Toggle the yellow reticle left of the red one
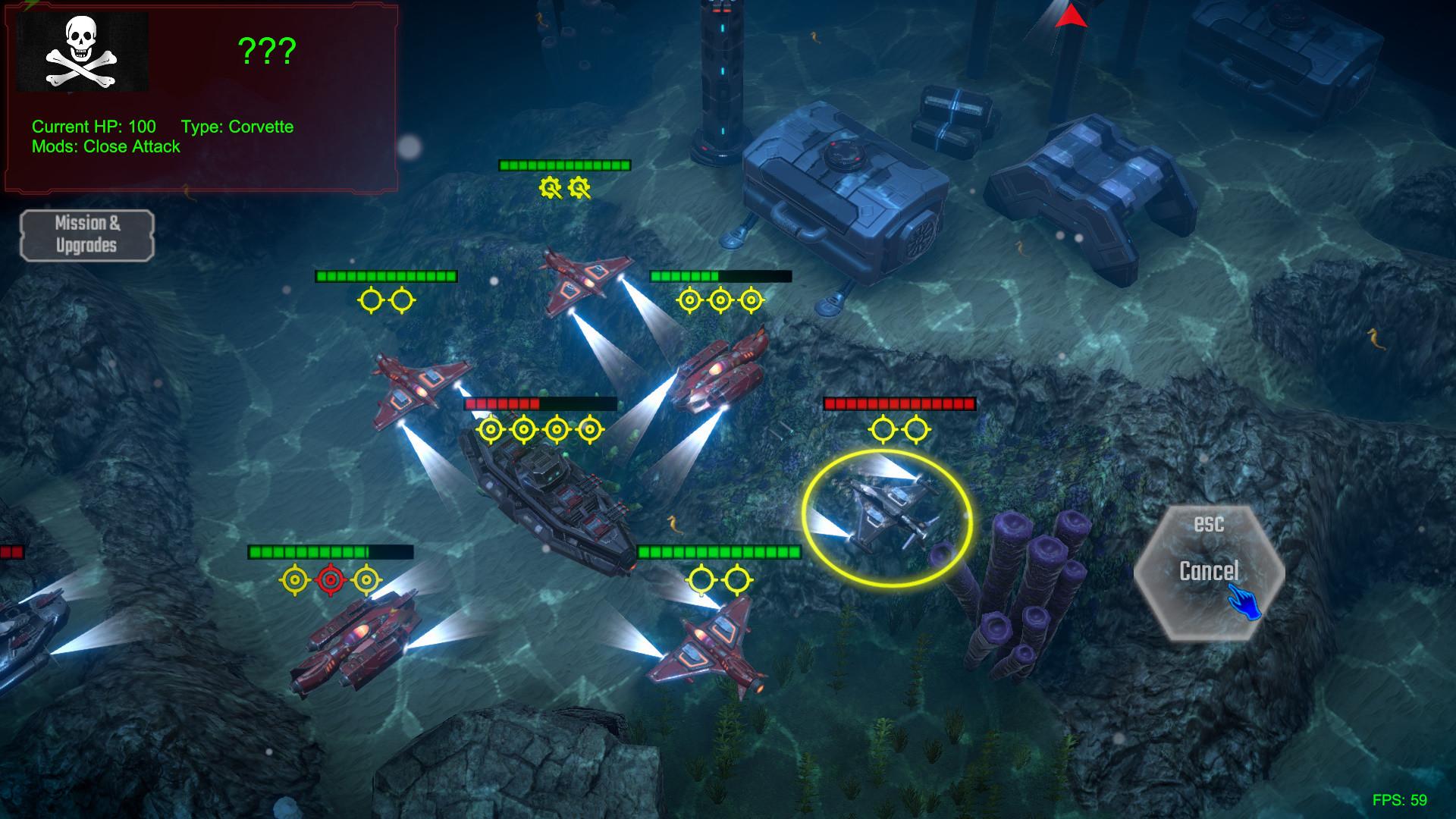The height and width of the screenshot is (819, 1456). click(x=294, y=580)
